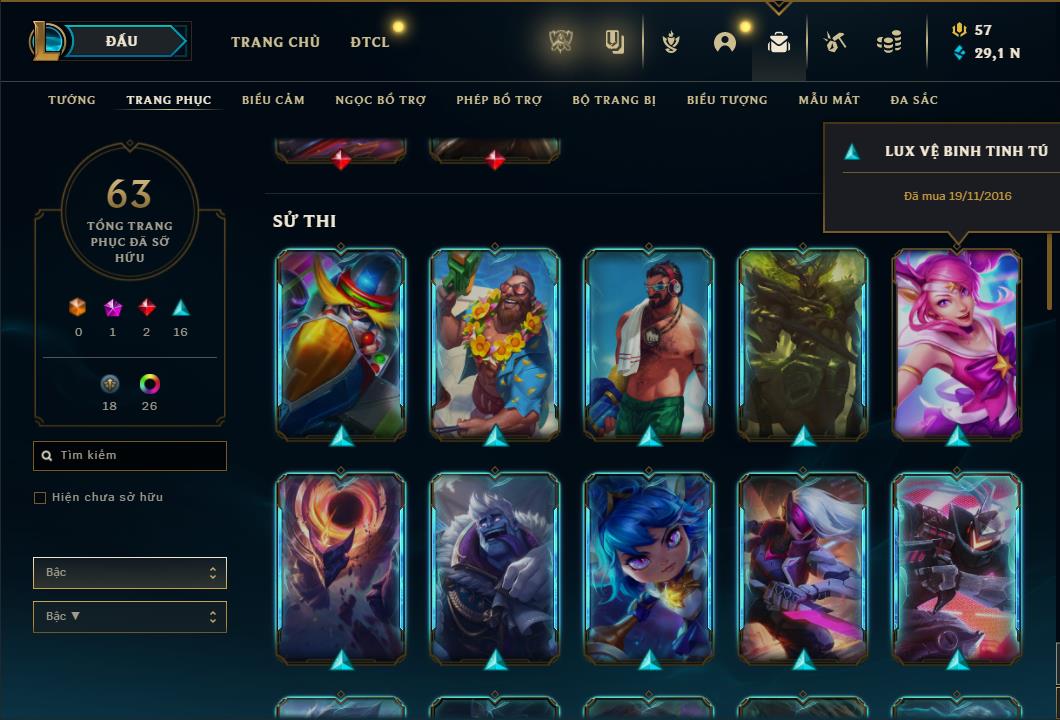
Task: Go to TRANG CHỦ home page
Action: pyautogui.click(x=275, y=42)
